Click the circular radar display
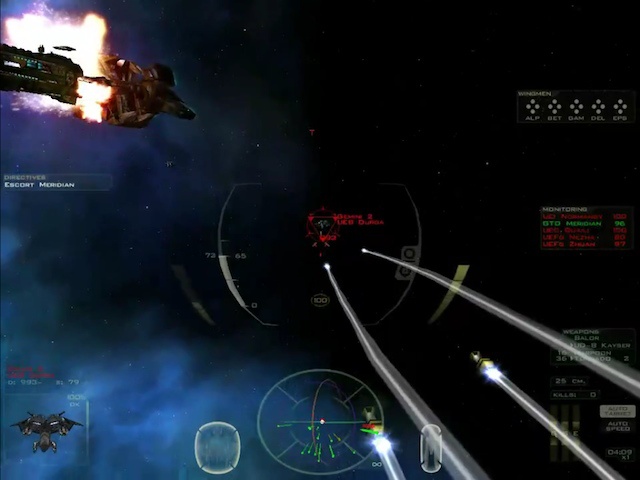The image size is (640, 480). pos(318,420)
